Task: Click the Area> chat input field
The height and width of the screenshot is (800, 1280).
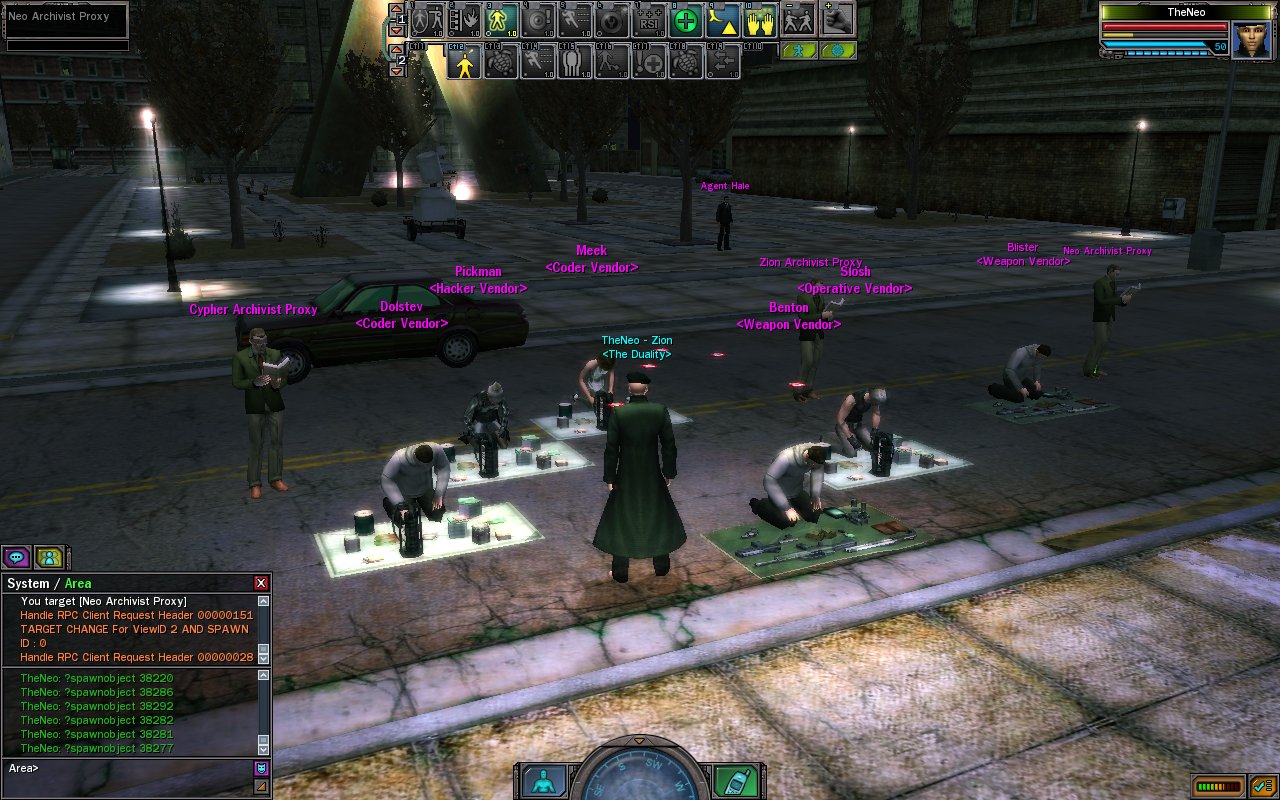Action: pyautogui.click(x=130, y=768)
